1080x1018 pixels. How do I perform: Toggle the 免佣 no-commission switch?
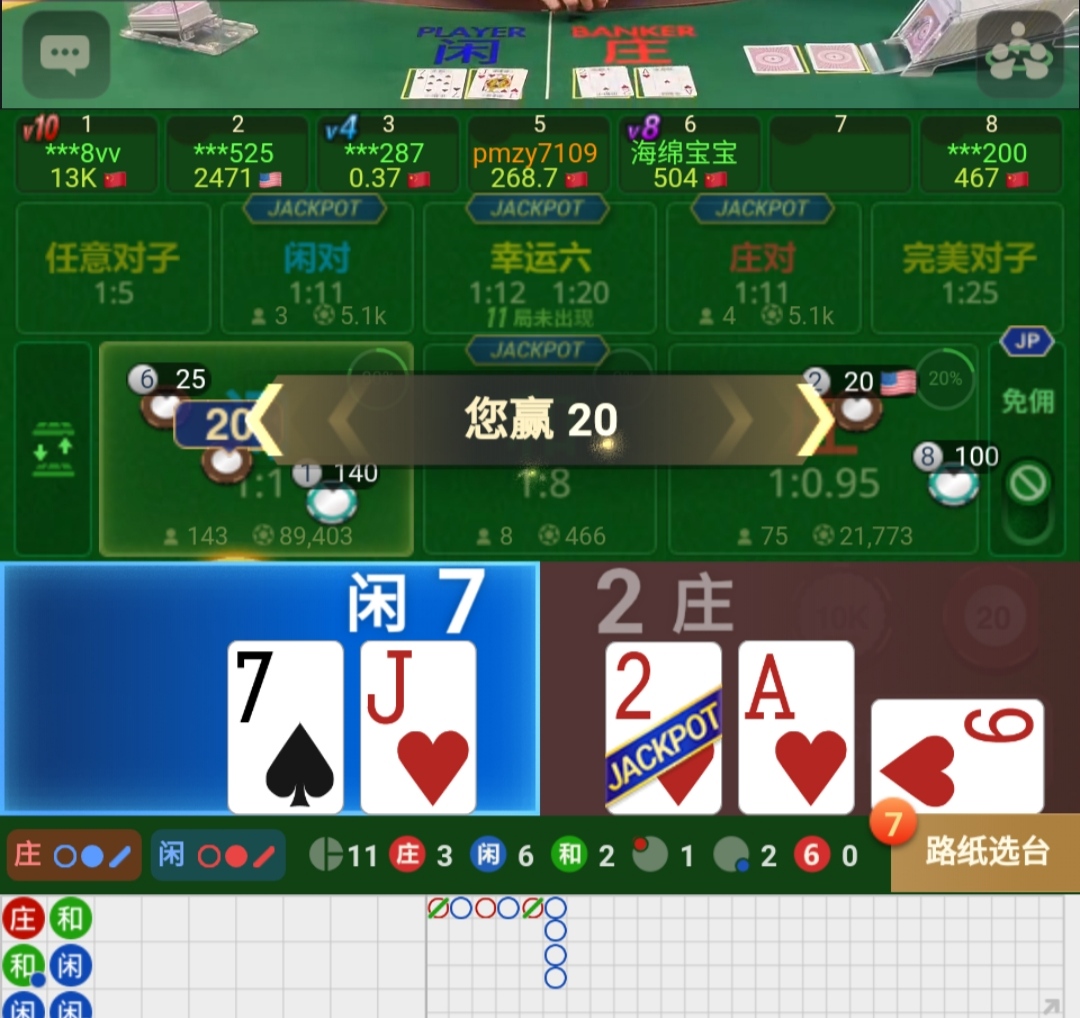tap(1028, 484)
